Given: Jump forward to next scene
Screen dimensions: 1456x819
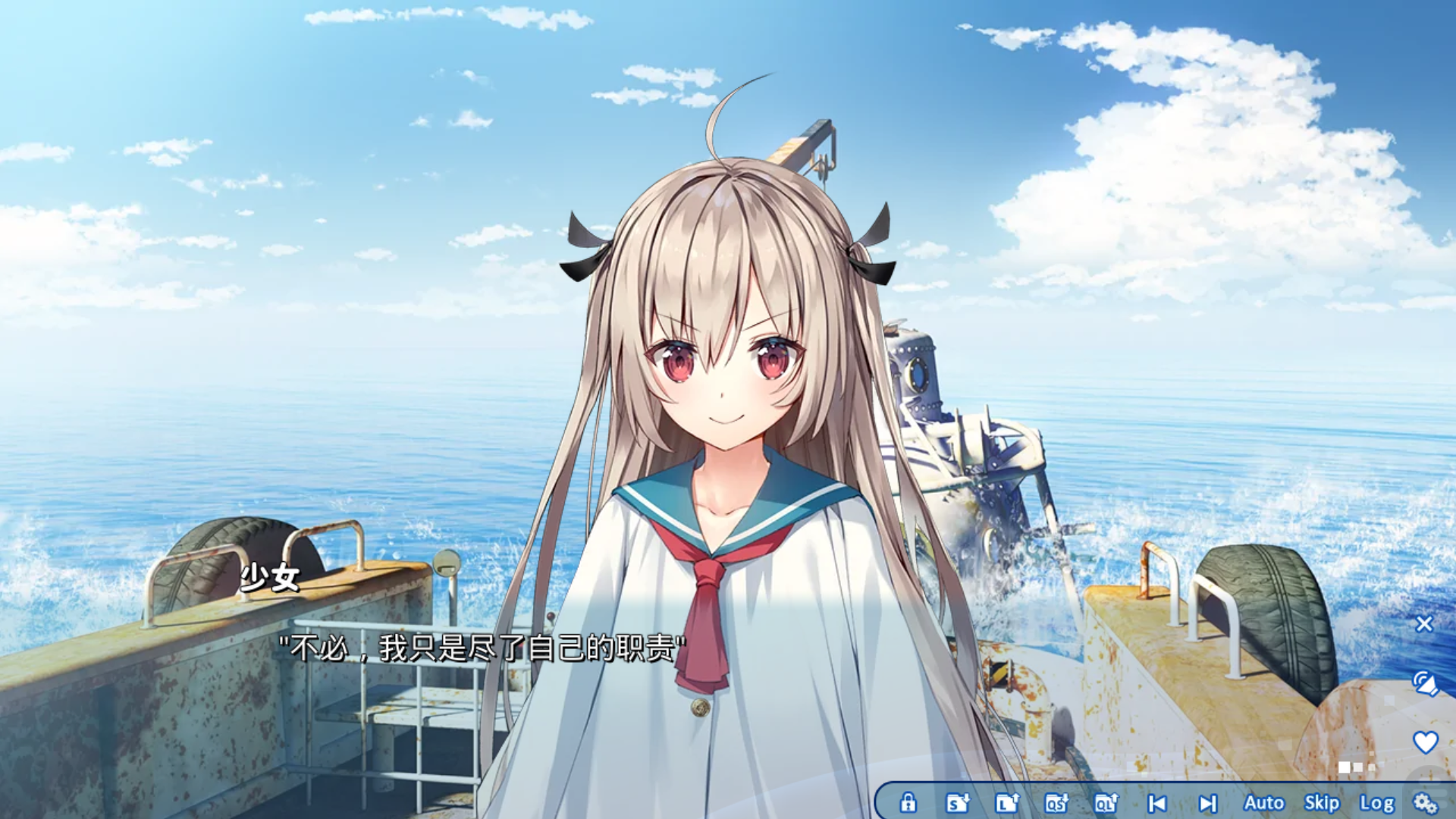Looking at the screenshot, I should click(1207, 802).
